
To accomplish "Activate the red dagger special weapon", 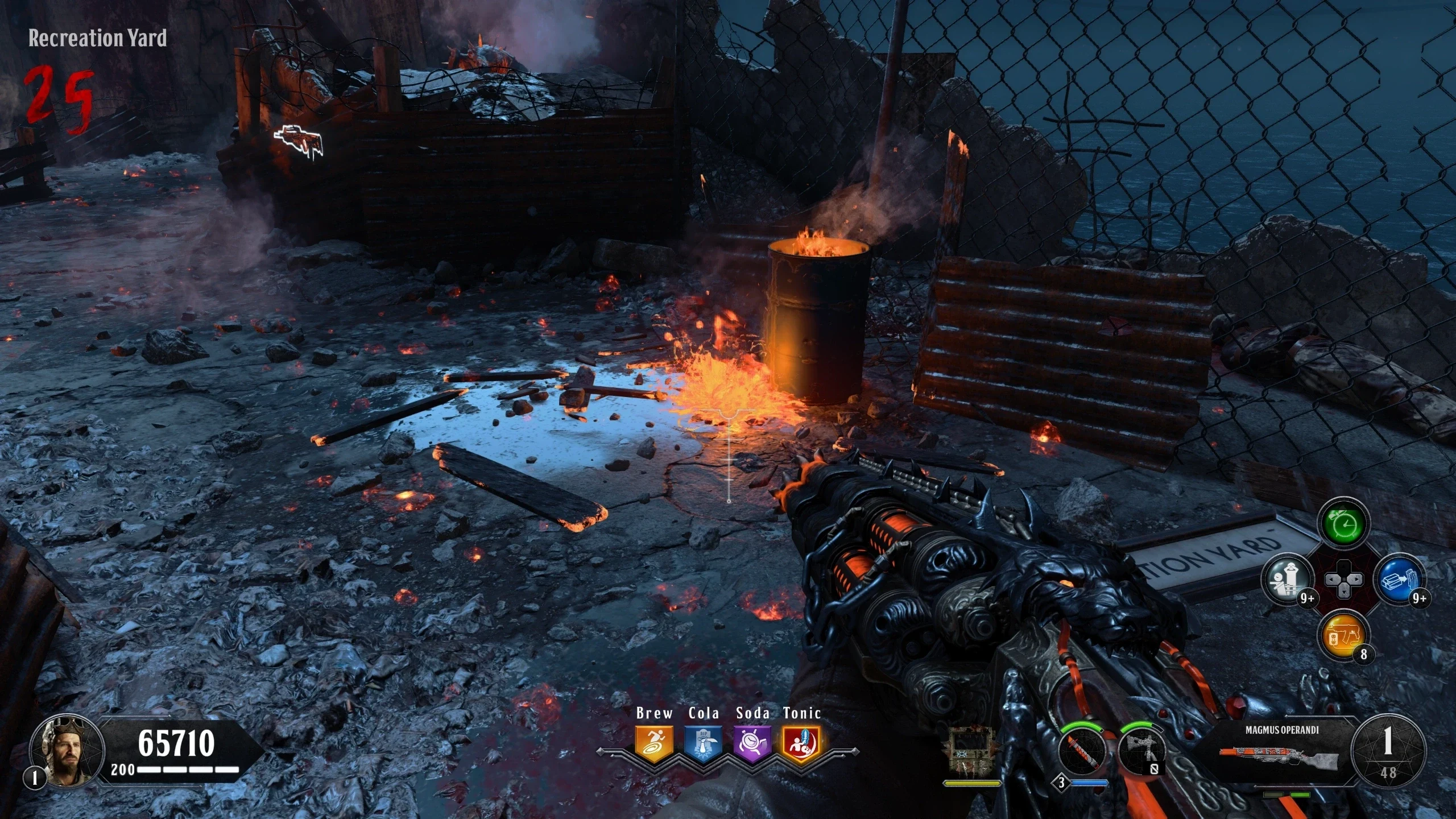I will pos(1082,750).
